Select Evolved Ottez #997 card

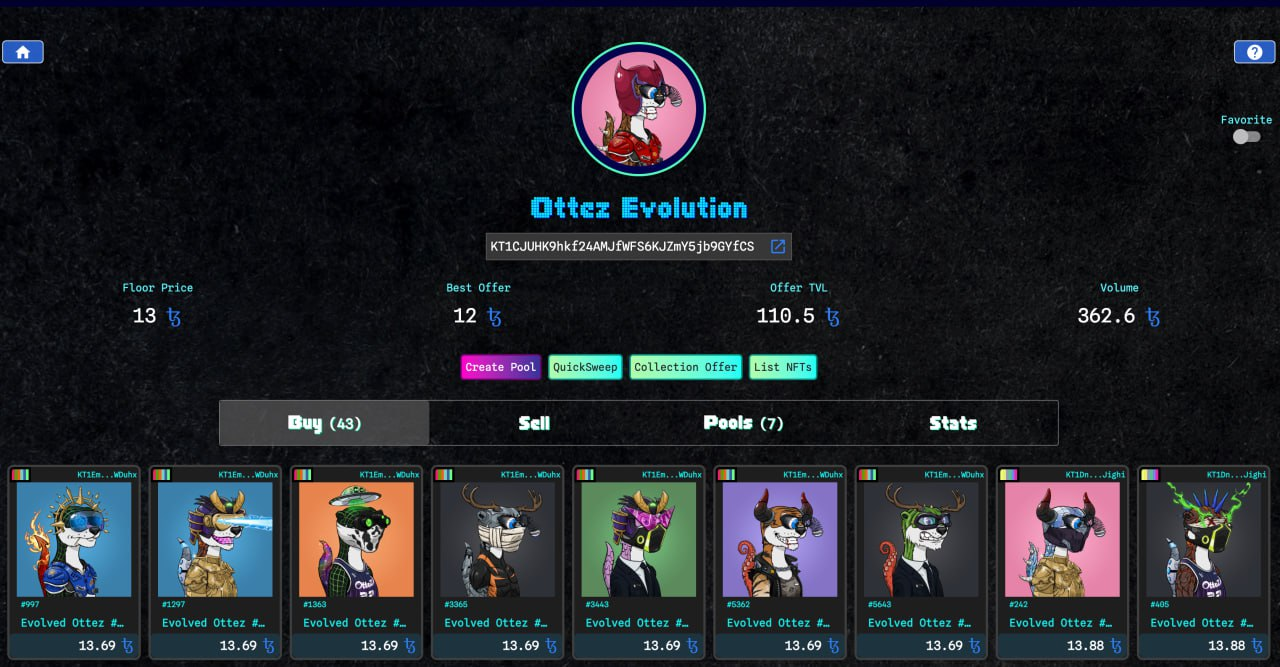(74, 540)
